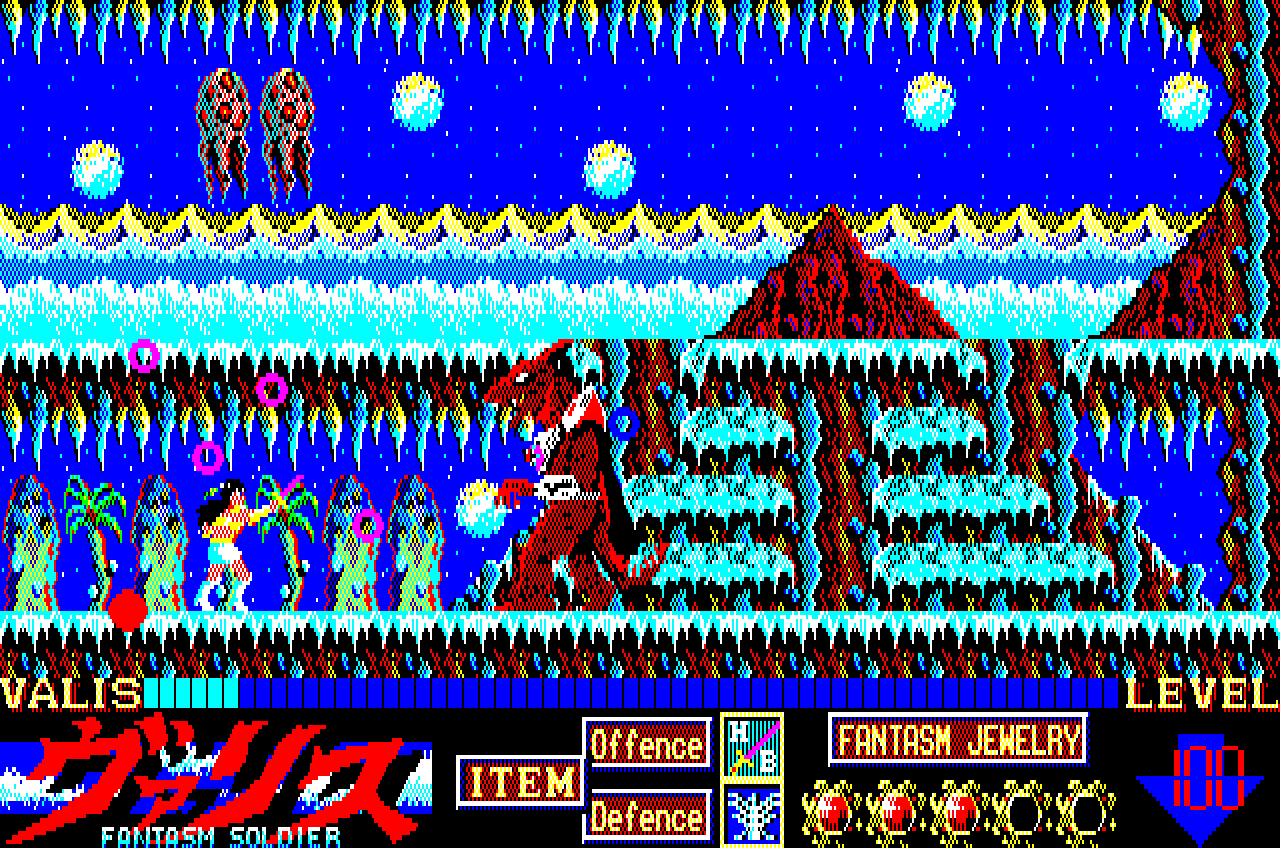Image resolution: width=1280 pixels, height=848 pixels.
Task: Click the cyan VALIS health bar
Action: point(190,690)
